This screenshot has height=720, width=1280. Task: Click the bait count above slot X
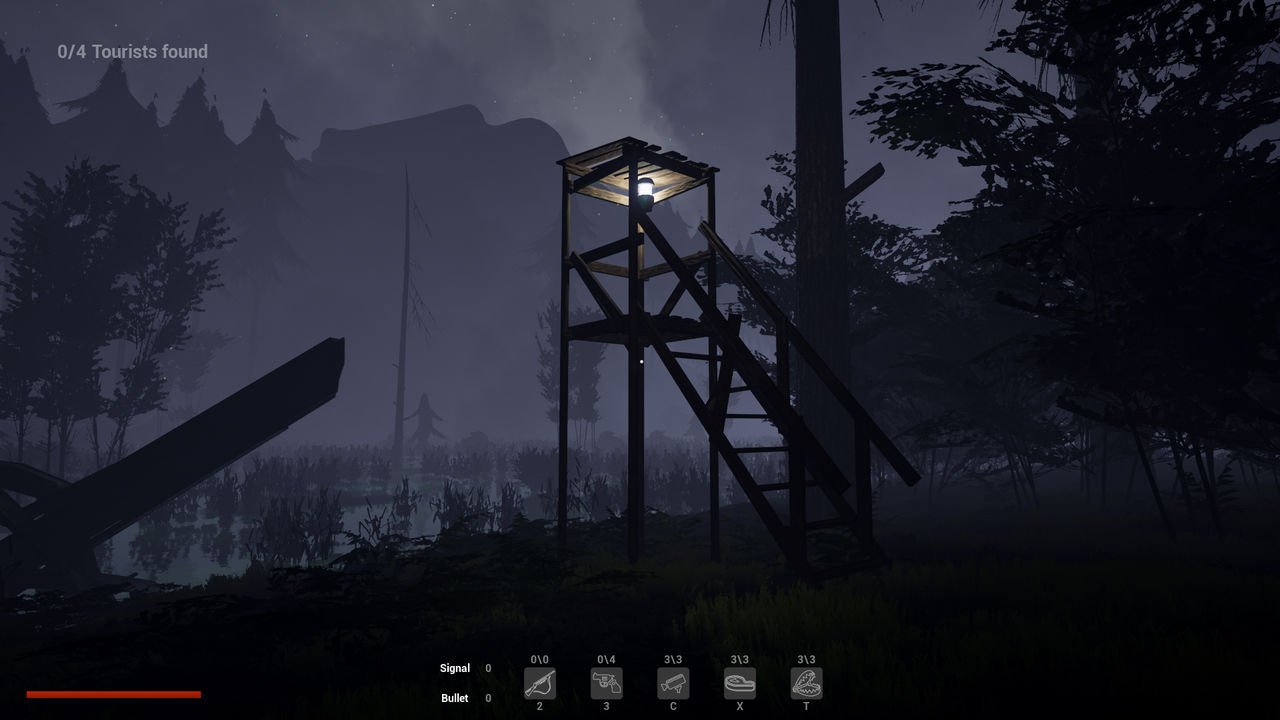click(x=740, y=660)
